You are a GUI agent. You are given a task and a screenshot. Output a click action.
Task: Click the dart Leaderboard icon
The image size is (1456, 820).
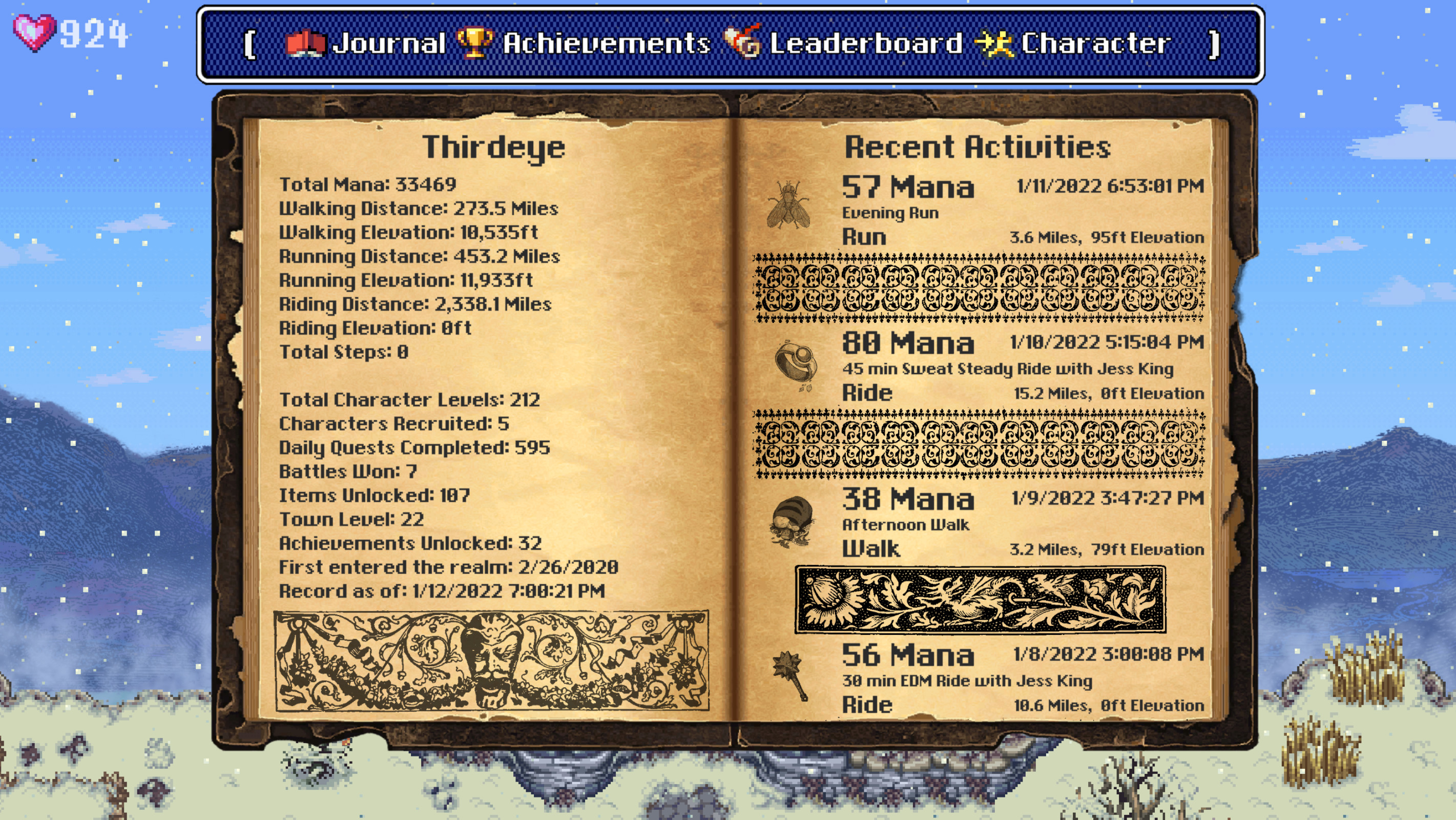(744, 43)
